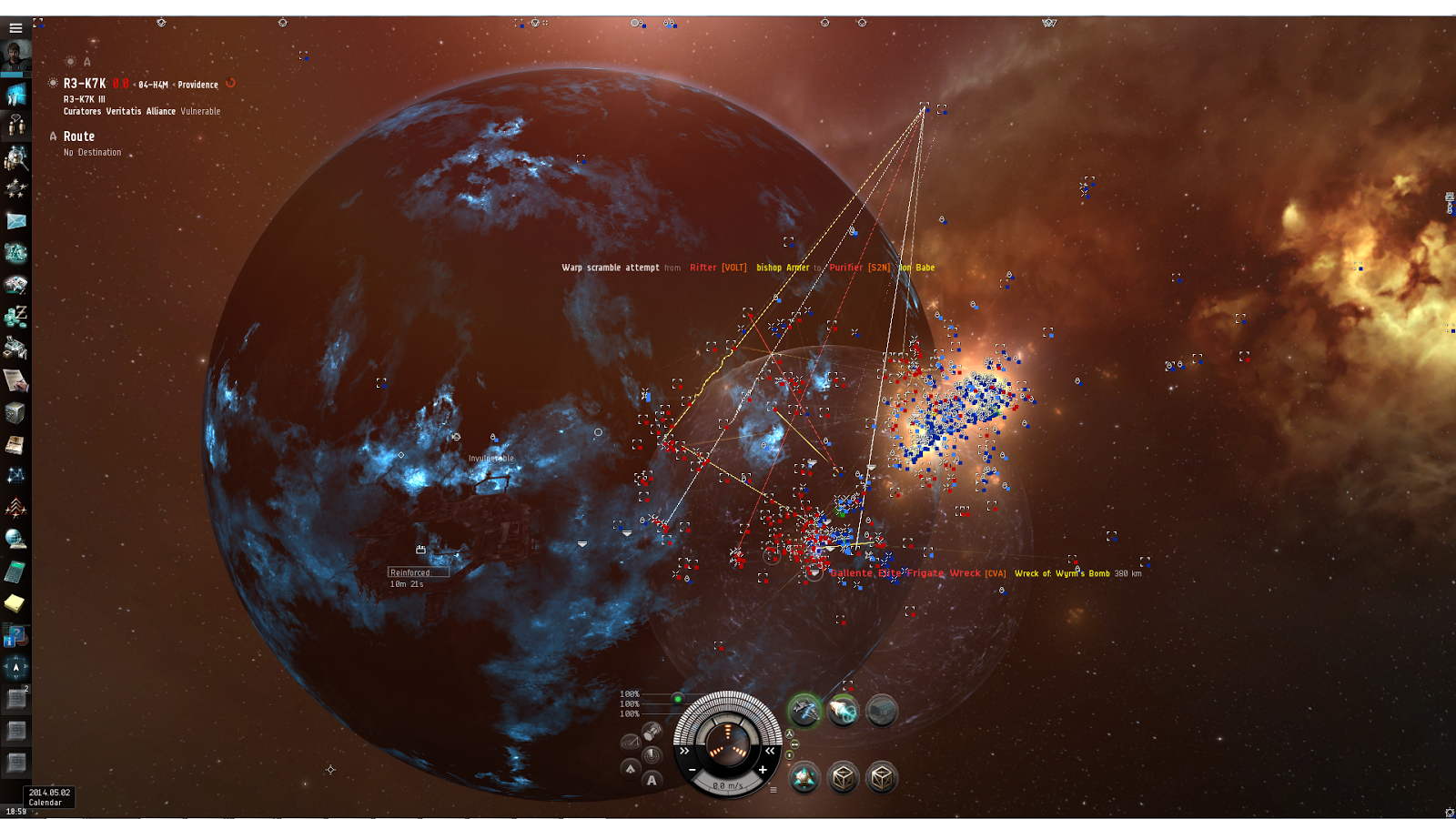Activate the torpedo launcher module slot

[843, 710]
